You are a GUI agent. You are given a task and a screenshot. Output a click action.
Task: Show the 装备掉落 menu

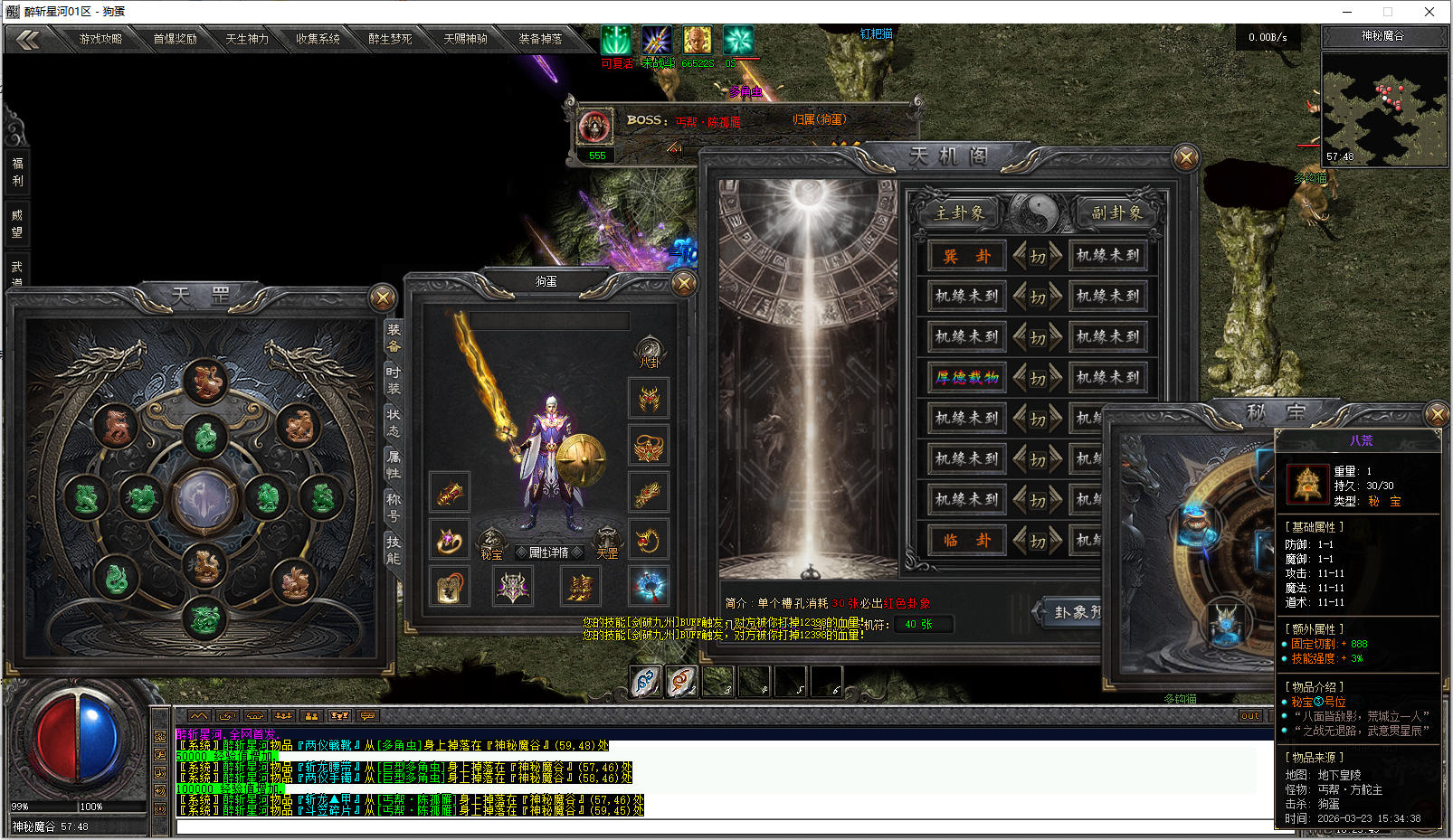tap(540, 39)
